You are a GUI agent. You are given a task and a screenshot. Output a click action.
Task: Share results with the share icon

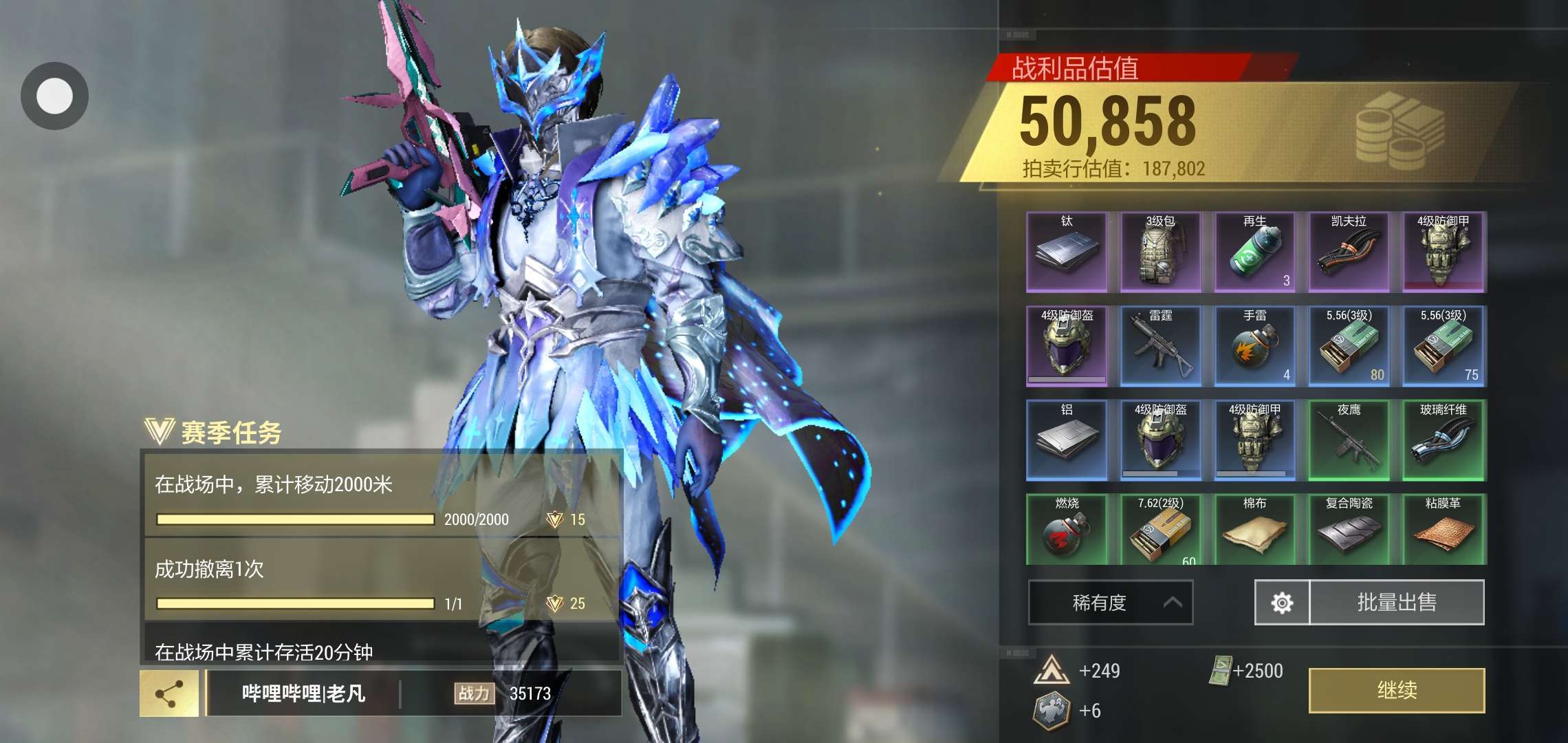(x=169, y=693)
